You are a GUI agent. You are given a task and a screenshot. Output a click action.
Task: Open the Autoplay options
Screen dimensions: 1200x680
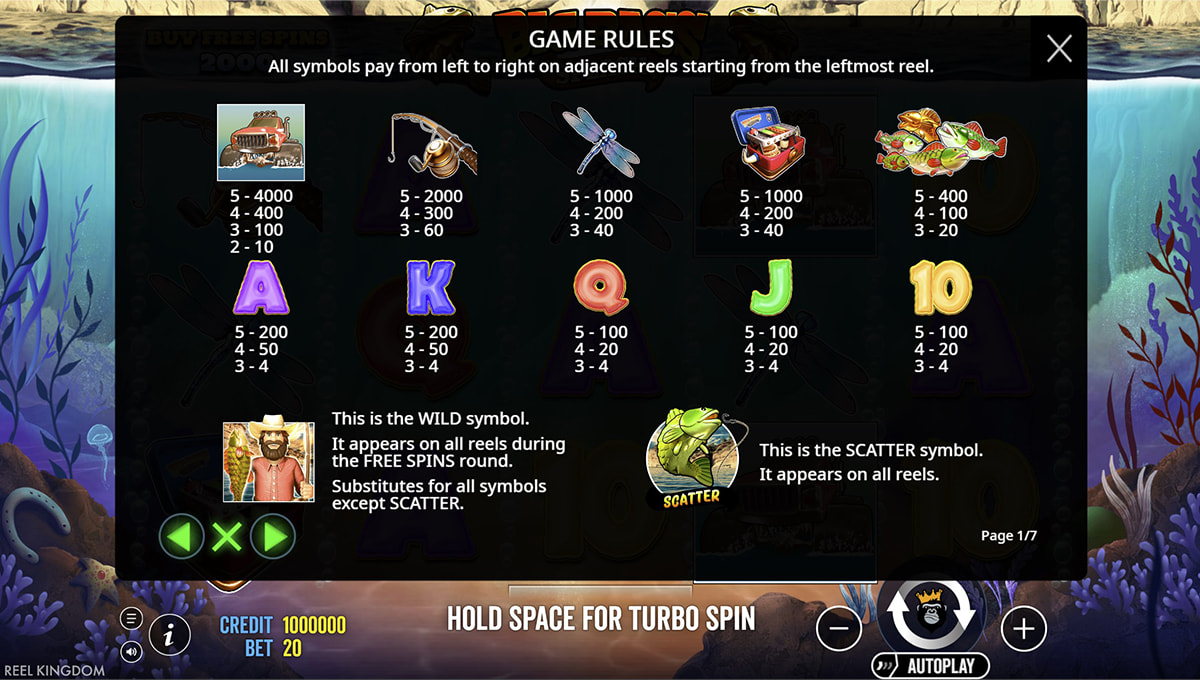931,665
